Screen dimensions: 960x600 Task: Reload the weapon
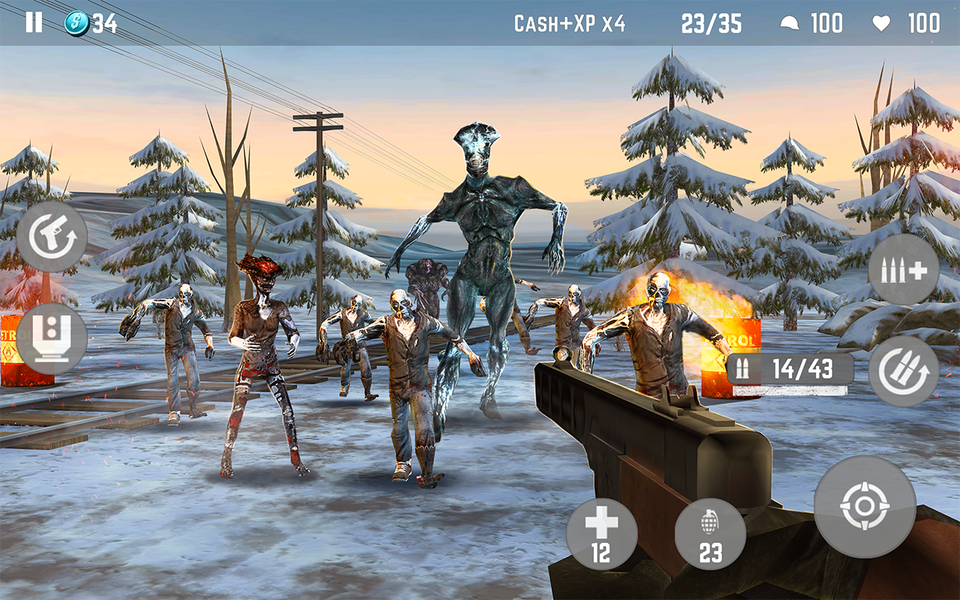(x=903, y=371)
